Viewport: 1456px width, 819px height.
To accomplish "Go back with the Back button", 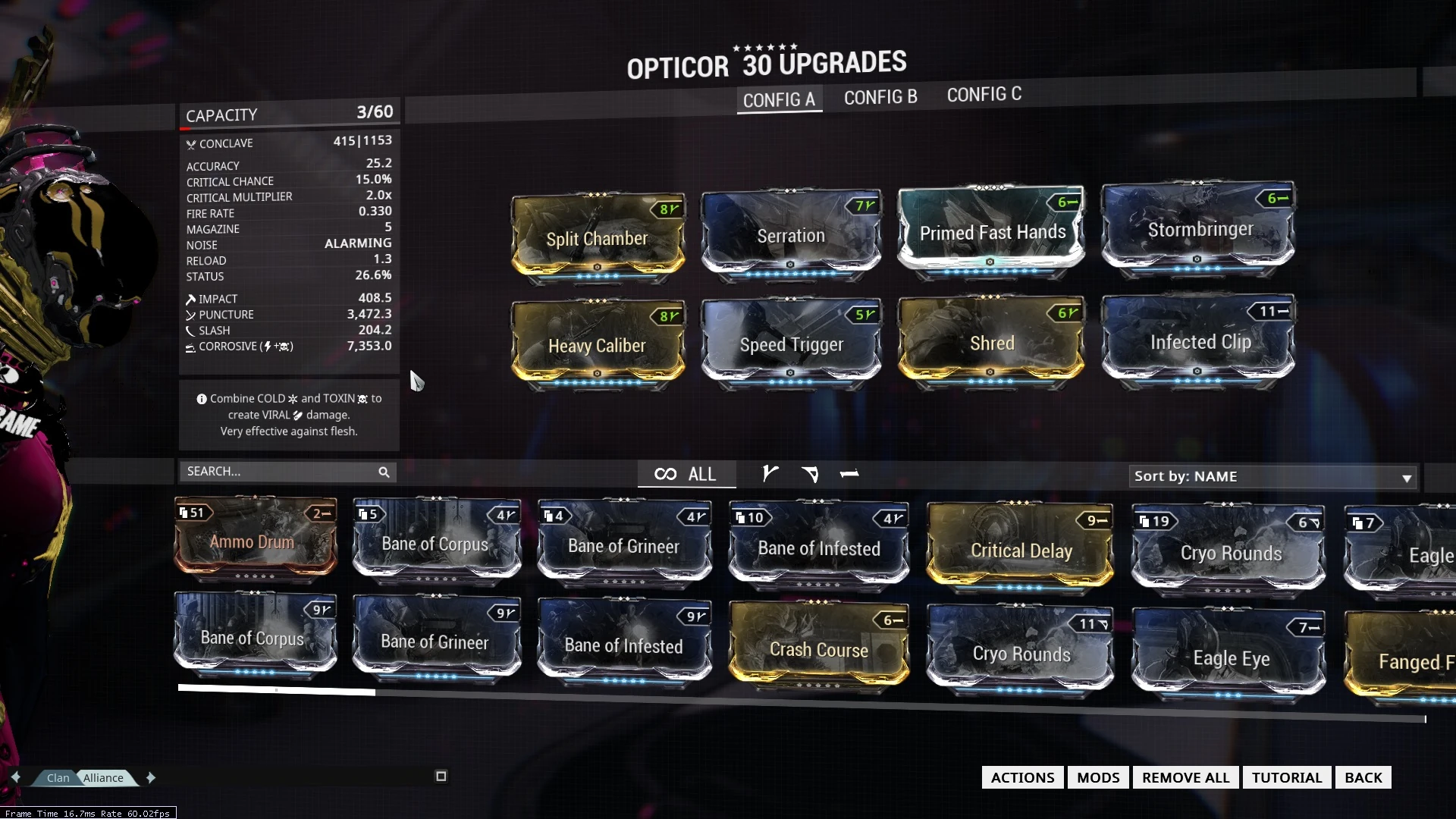I will [1363, 777].
